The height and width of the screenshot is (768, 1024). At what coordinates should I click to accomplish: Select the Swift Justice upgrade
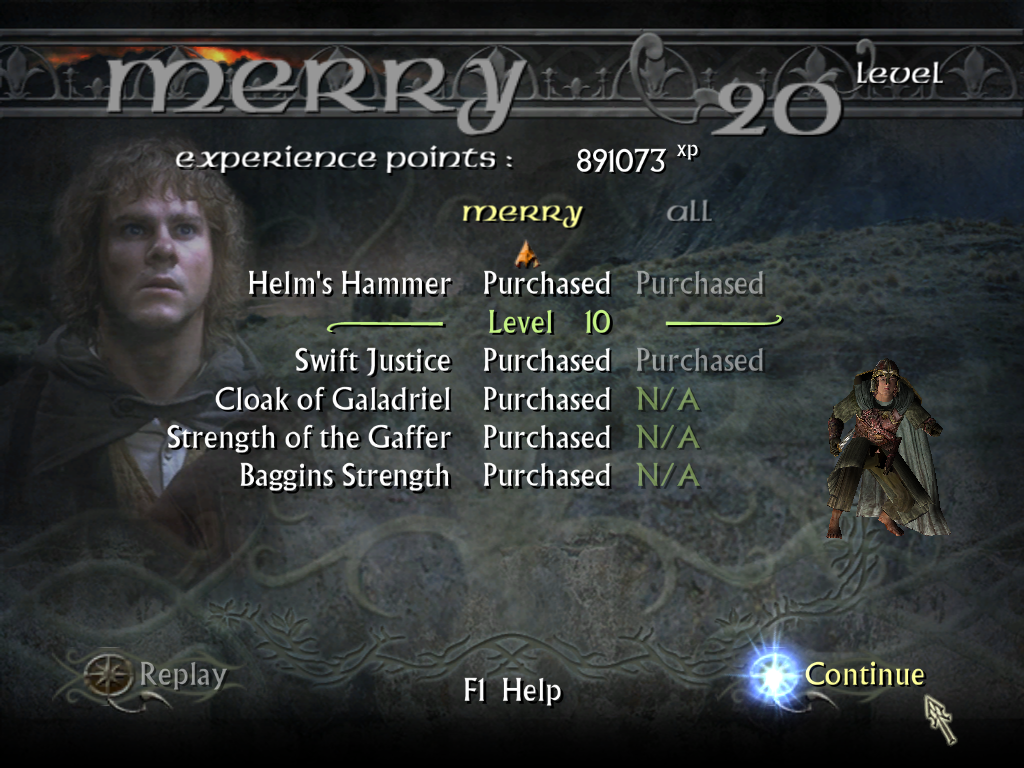point(372,360)
